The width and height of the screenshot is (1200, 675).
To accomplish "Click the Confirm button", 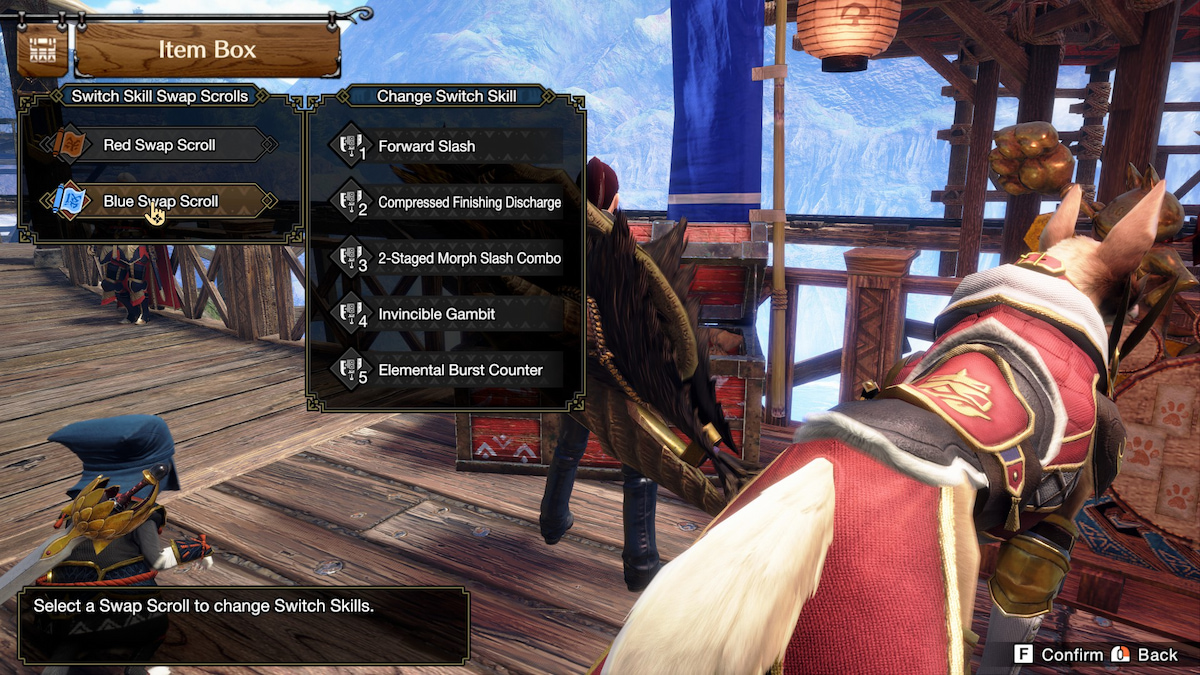I will (x=1058, y=654).
